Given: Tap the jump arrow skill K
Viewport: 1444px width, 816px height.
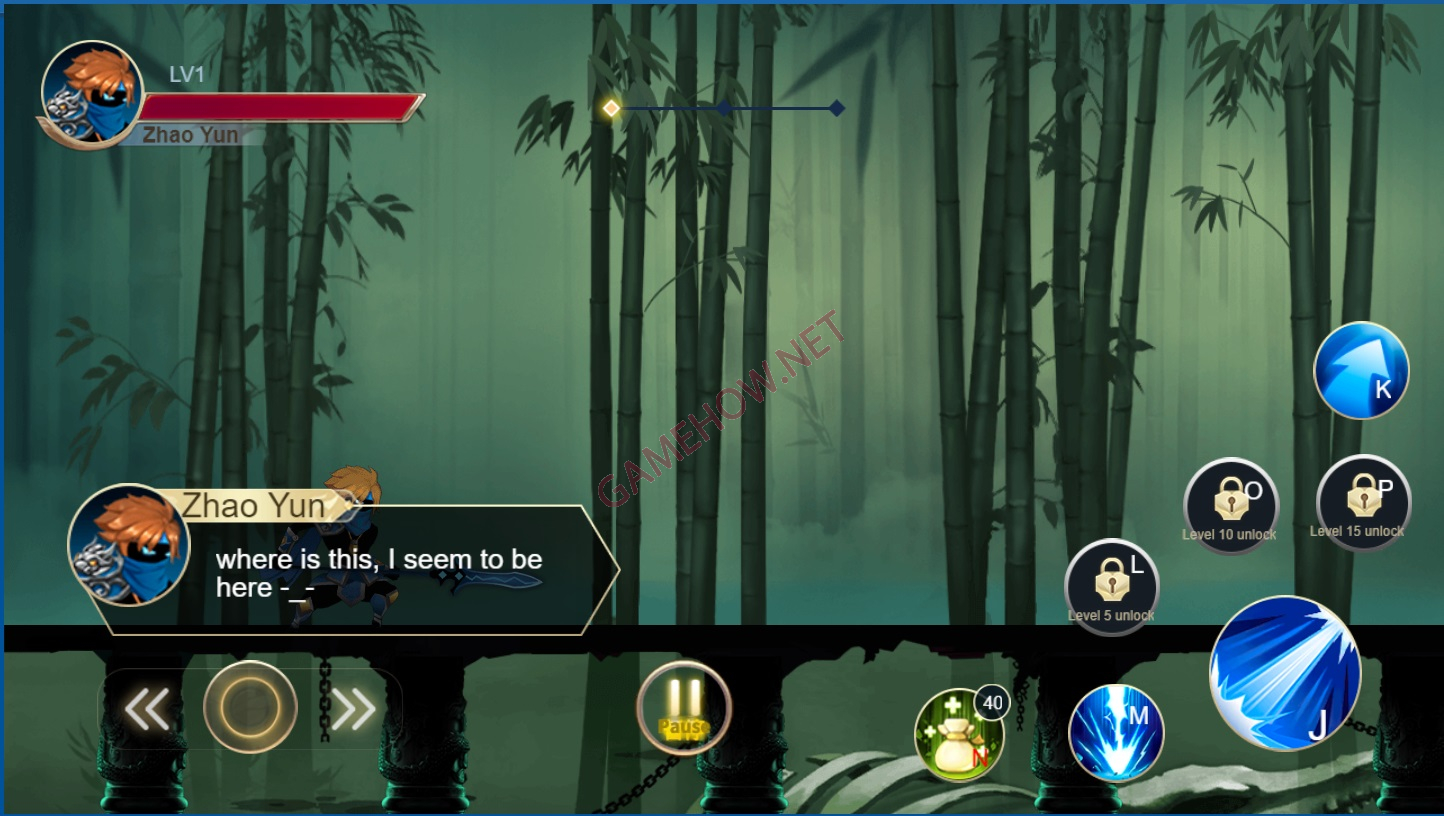Looking at the screenshot, I should coord(1361,370).
